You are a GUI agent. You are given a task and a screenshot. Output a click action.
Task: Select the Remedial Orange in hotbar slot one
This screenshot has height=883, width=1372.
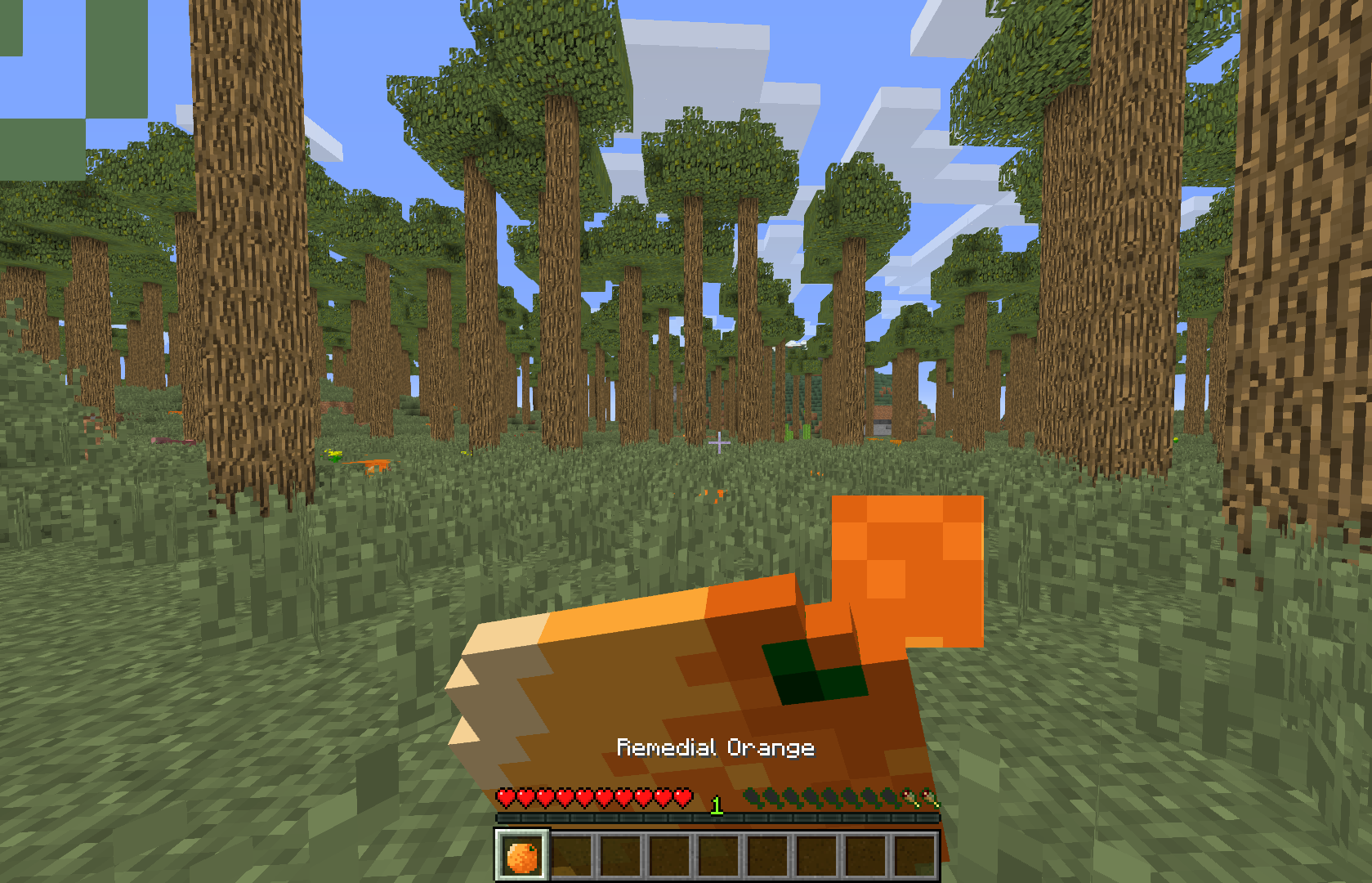(522, 857)
